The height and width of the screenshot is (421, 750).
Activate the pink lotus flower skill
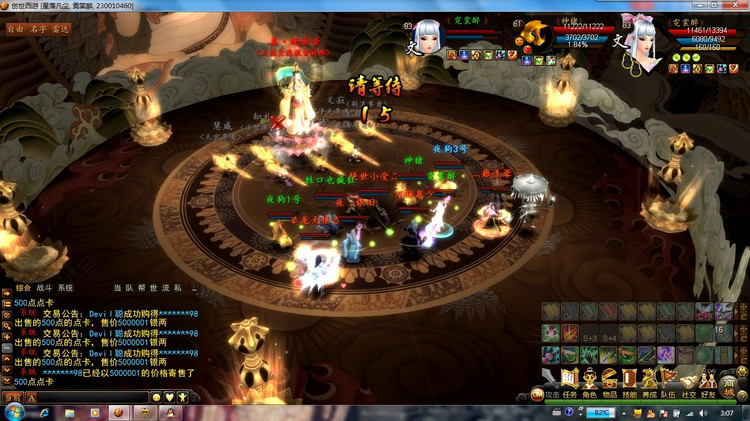pyautogui.click(x=551, y=333)
